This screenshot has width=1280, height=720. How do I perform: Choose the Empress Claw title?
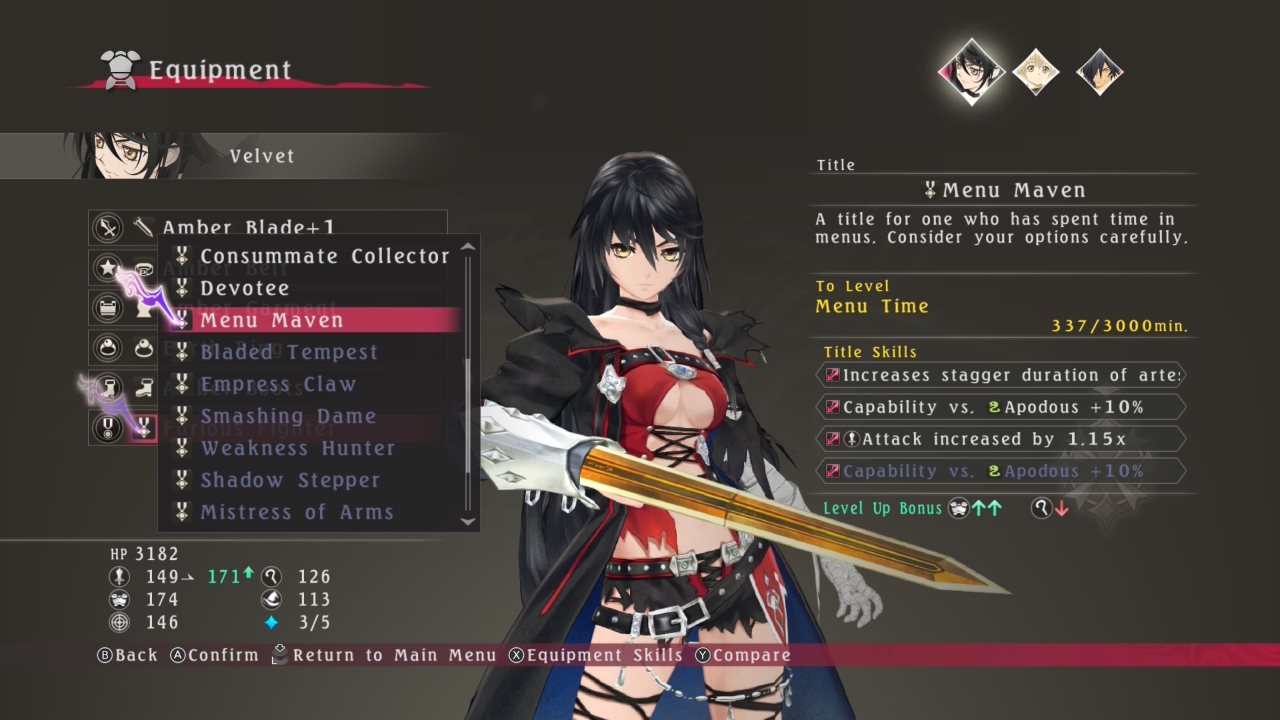277,384
